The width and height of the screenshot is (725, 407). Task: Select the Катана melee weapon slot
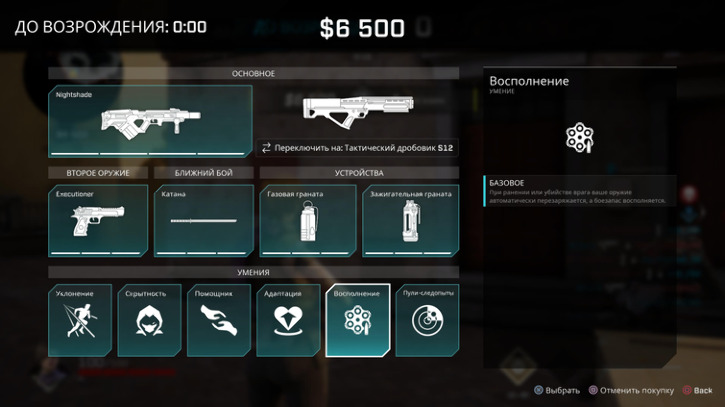click(204, 220)
